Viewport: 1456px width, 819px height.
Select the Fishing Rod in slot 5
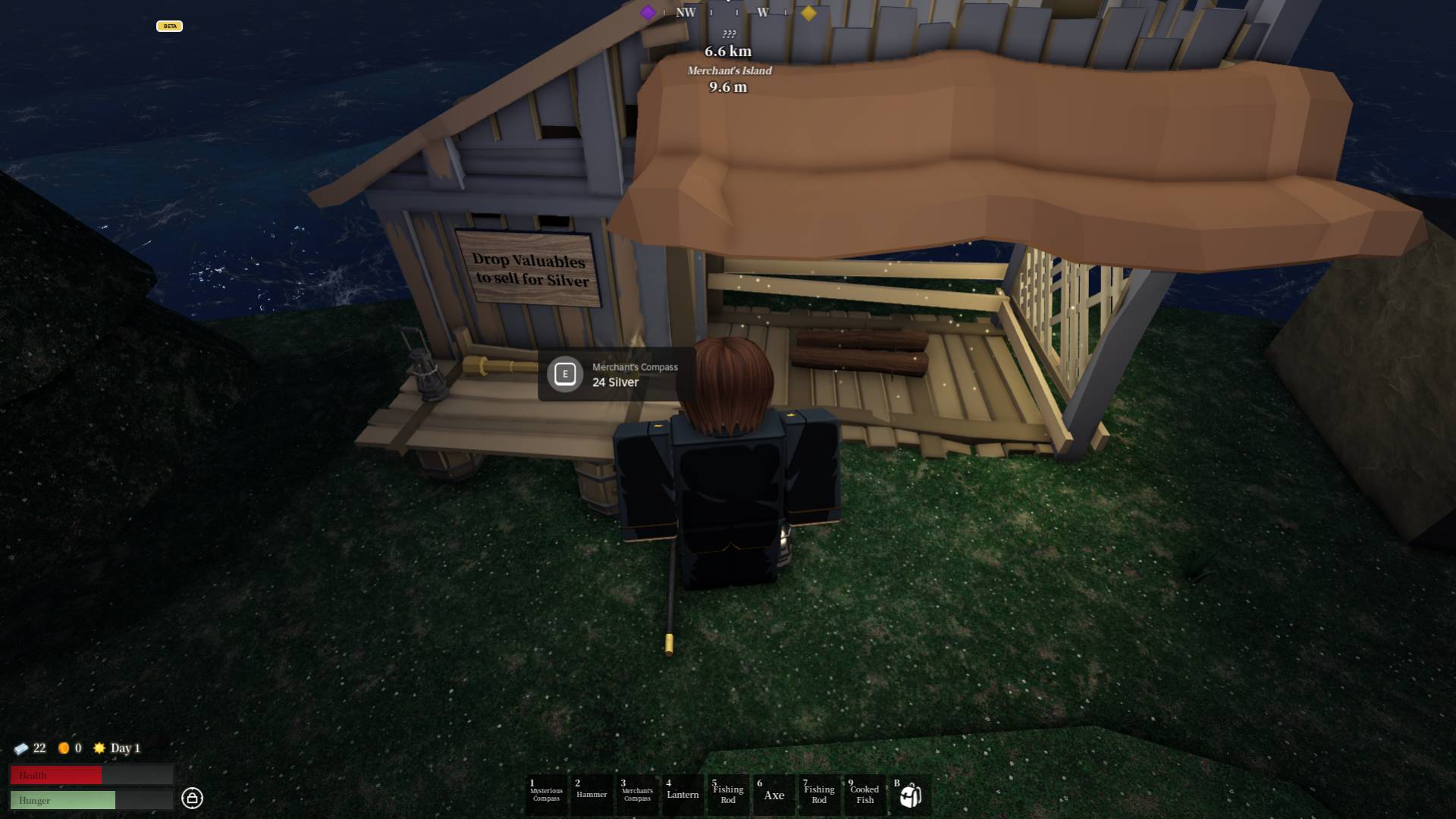[x=728, y=794]
